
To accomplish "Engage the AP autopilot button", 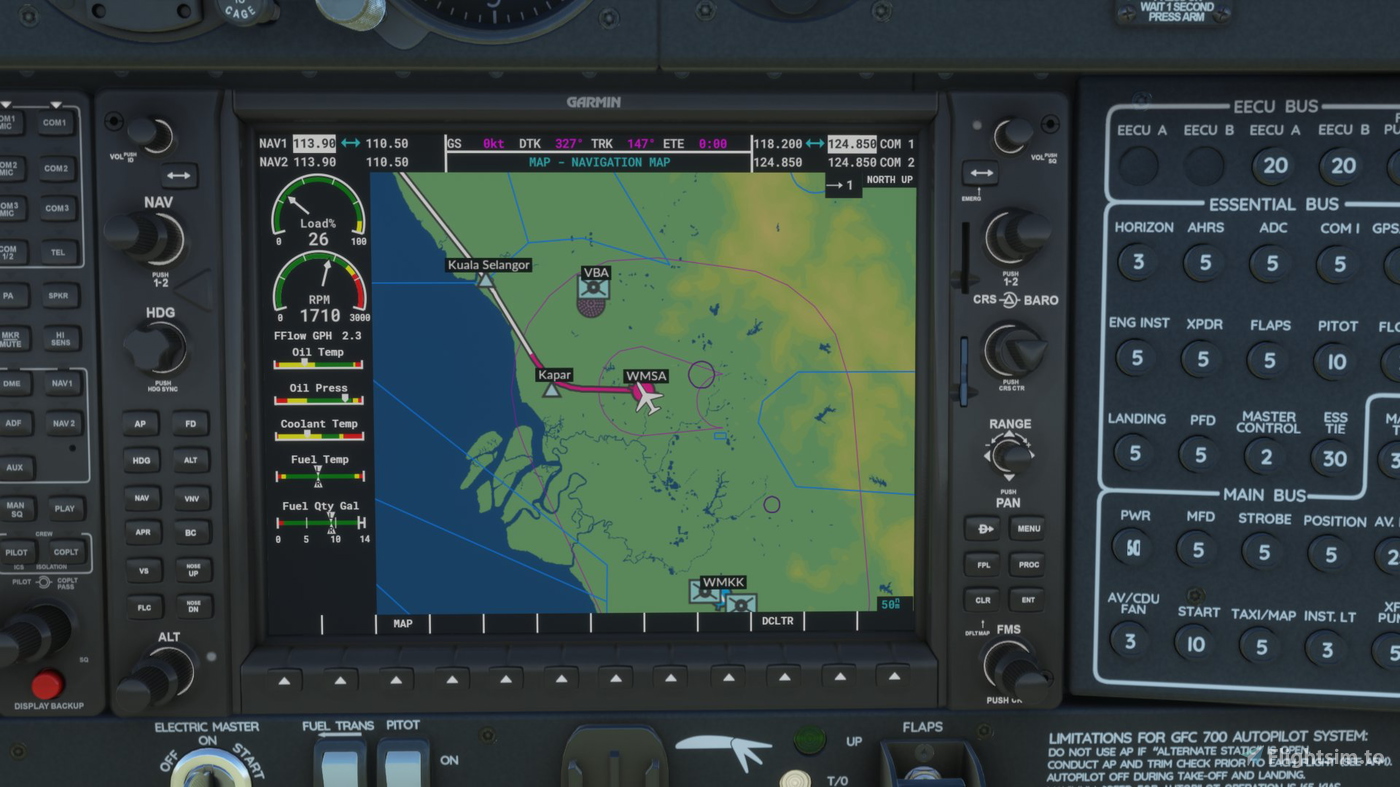I will [141, 424].
